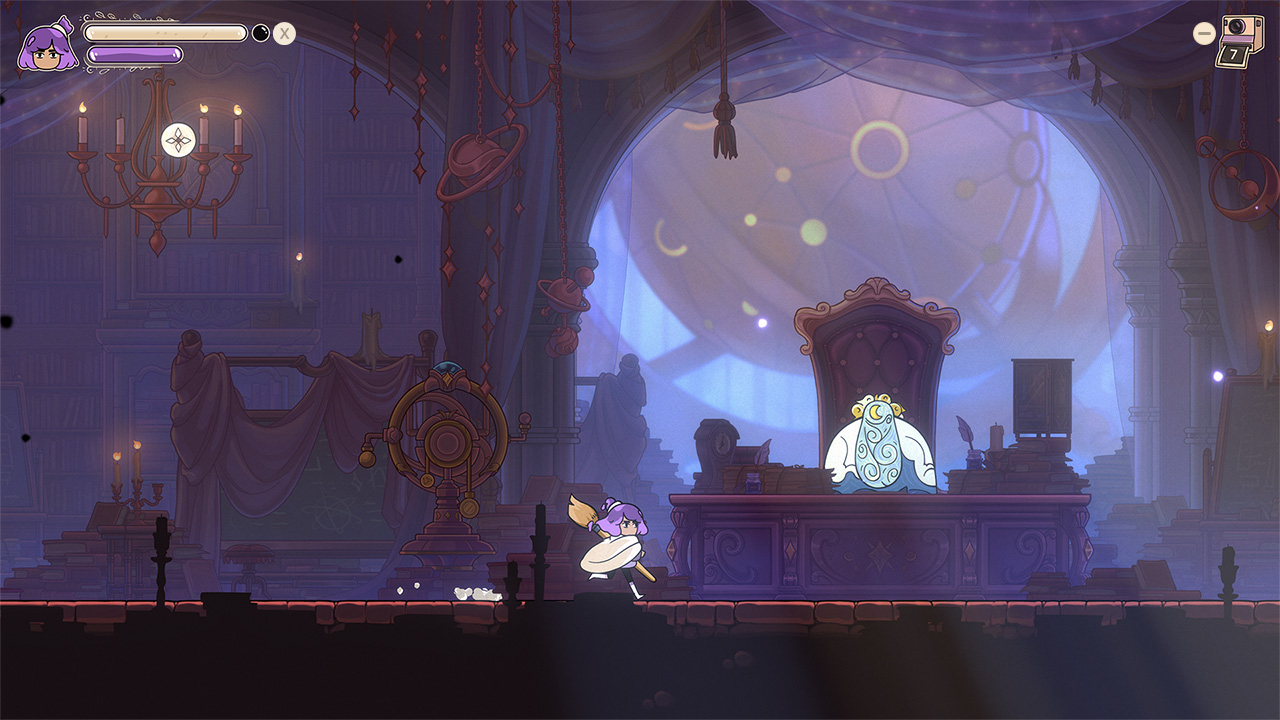This screenshot has width=1280, height=720.
Task: Click the golden armillary sphere machine
Action: click(x=444, y=440)
